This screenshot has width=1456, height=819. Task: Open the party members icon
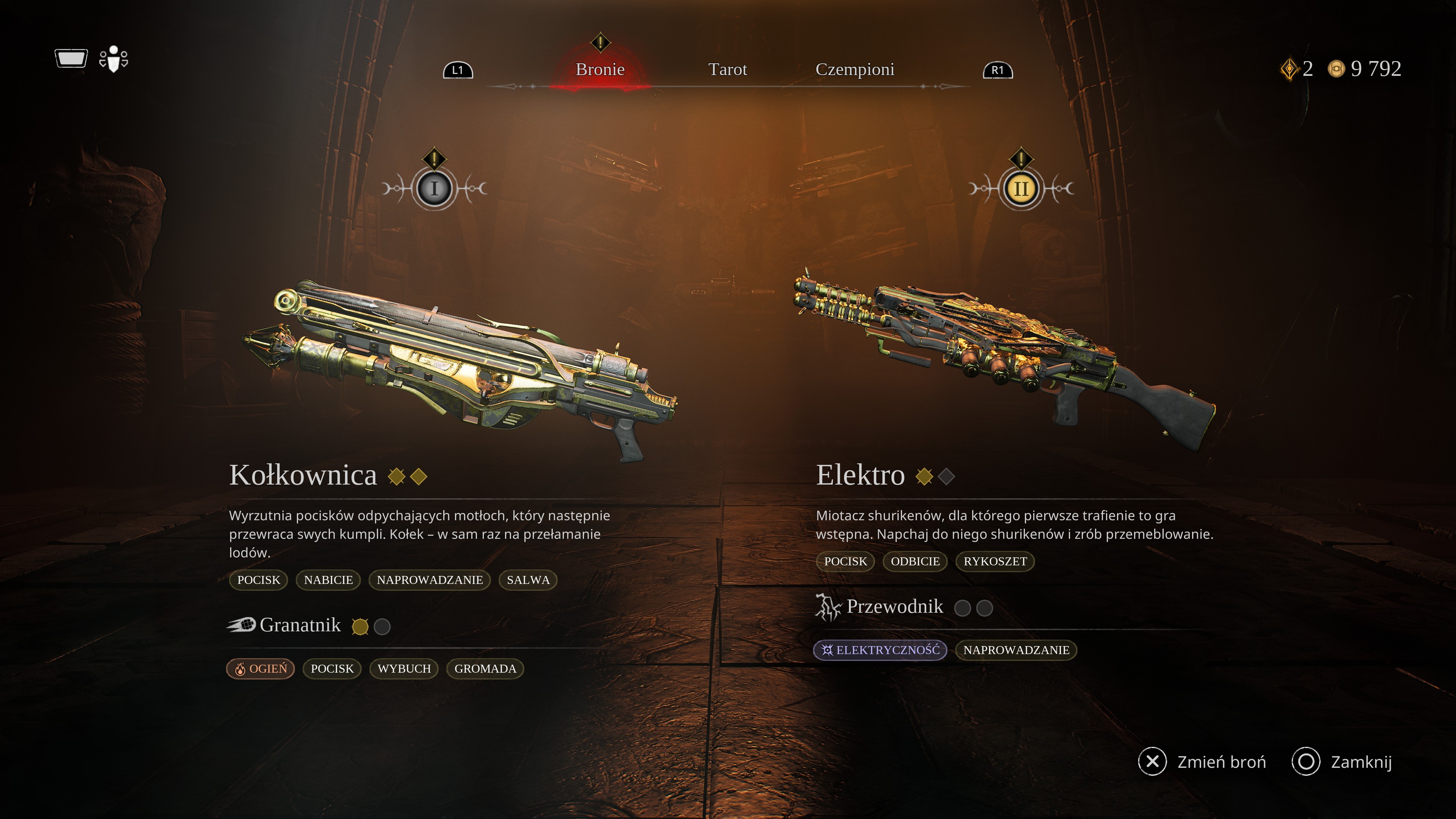[x=114, y=59]
